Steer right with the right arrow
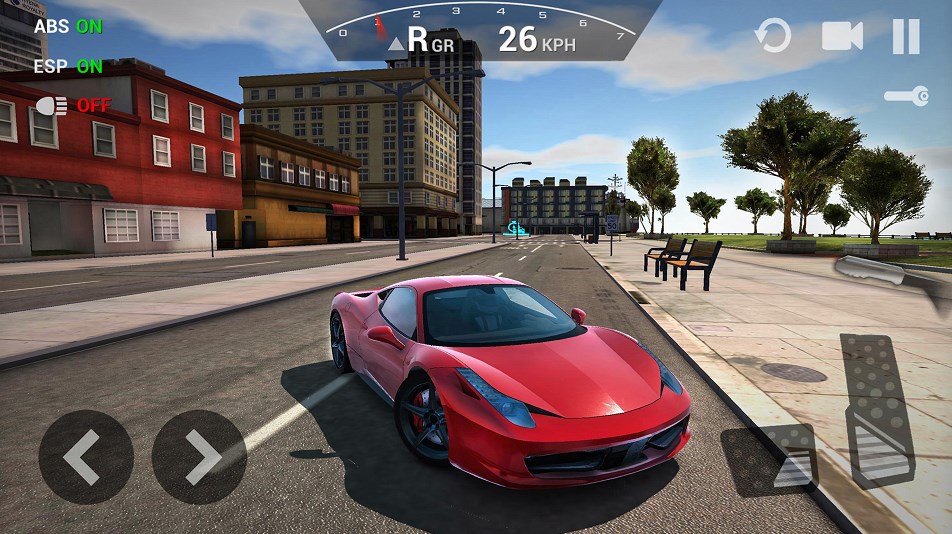Screen dimensions: 952x534 pos(199,457)
